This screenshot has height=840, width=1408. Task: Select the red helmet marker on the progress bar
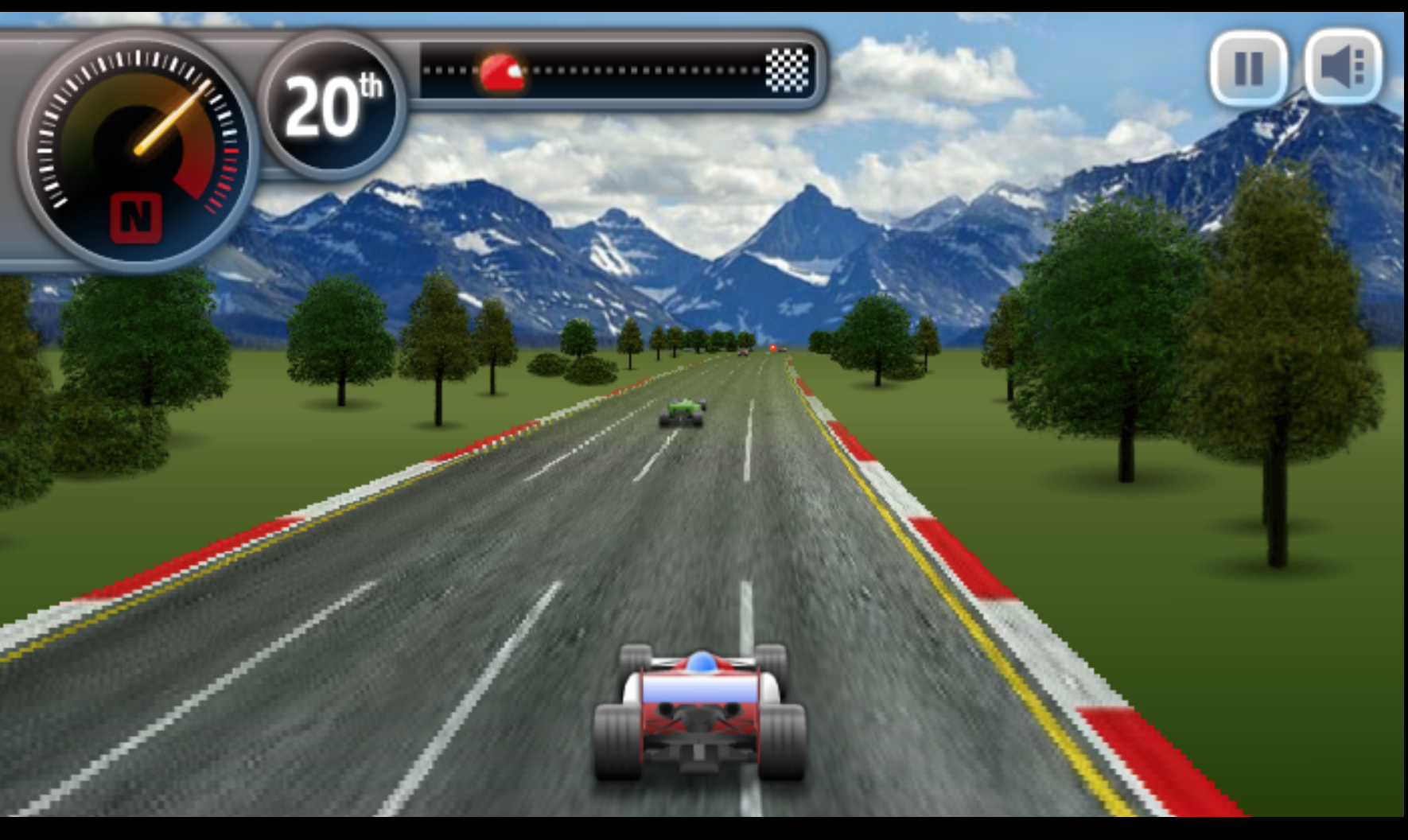coord(500,72)
